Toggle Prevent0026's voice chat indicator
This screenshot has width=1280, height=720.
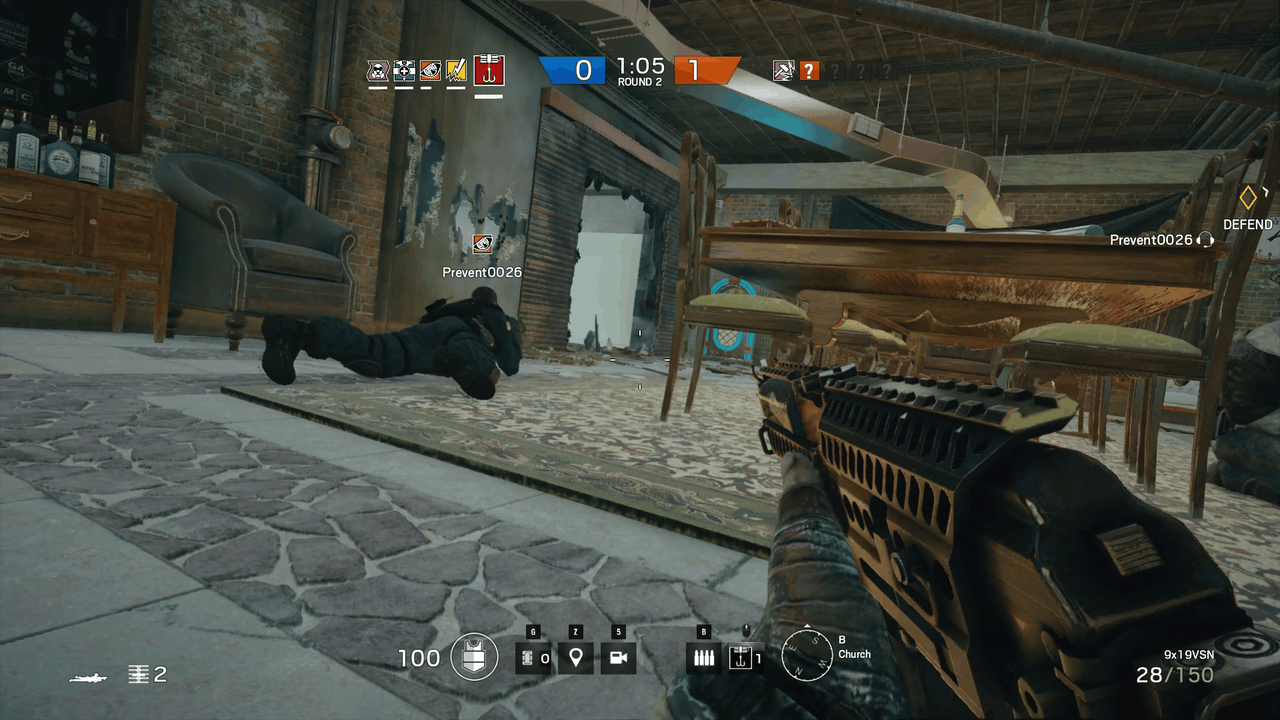1205,240
